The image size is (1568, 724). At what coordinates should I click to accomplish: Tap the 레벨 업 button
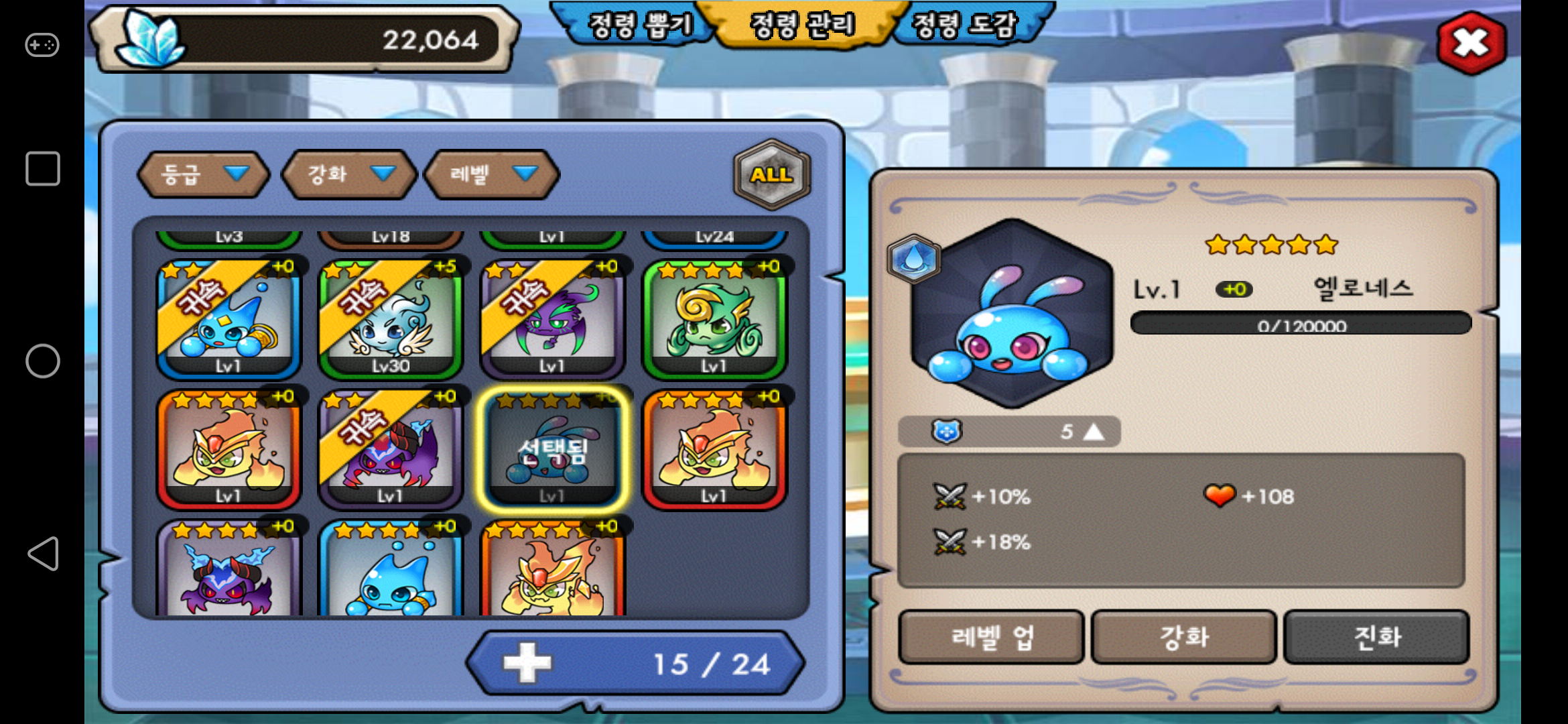[x=990, y=637]
